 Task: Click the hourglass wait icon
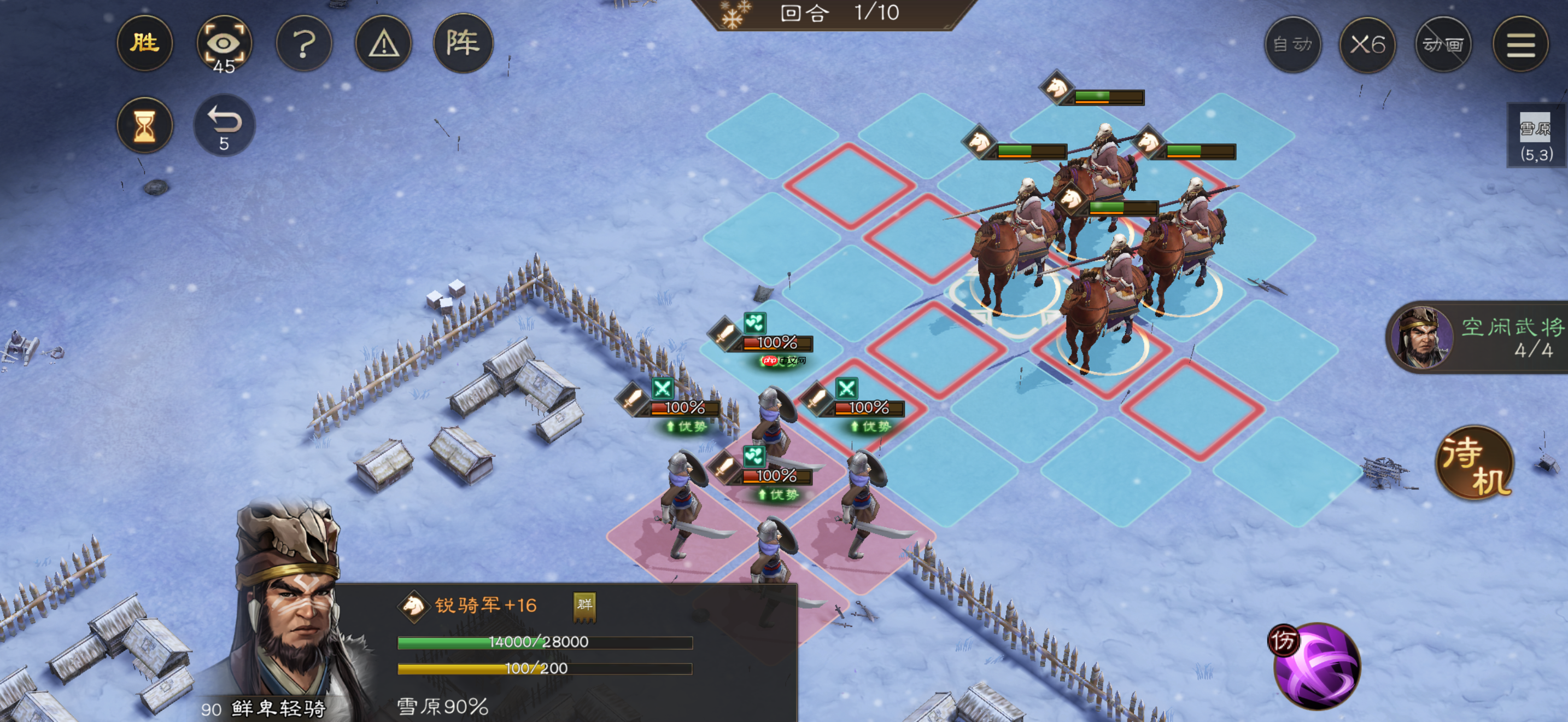click(x=144, y=125)
